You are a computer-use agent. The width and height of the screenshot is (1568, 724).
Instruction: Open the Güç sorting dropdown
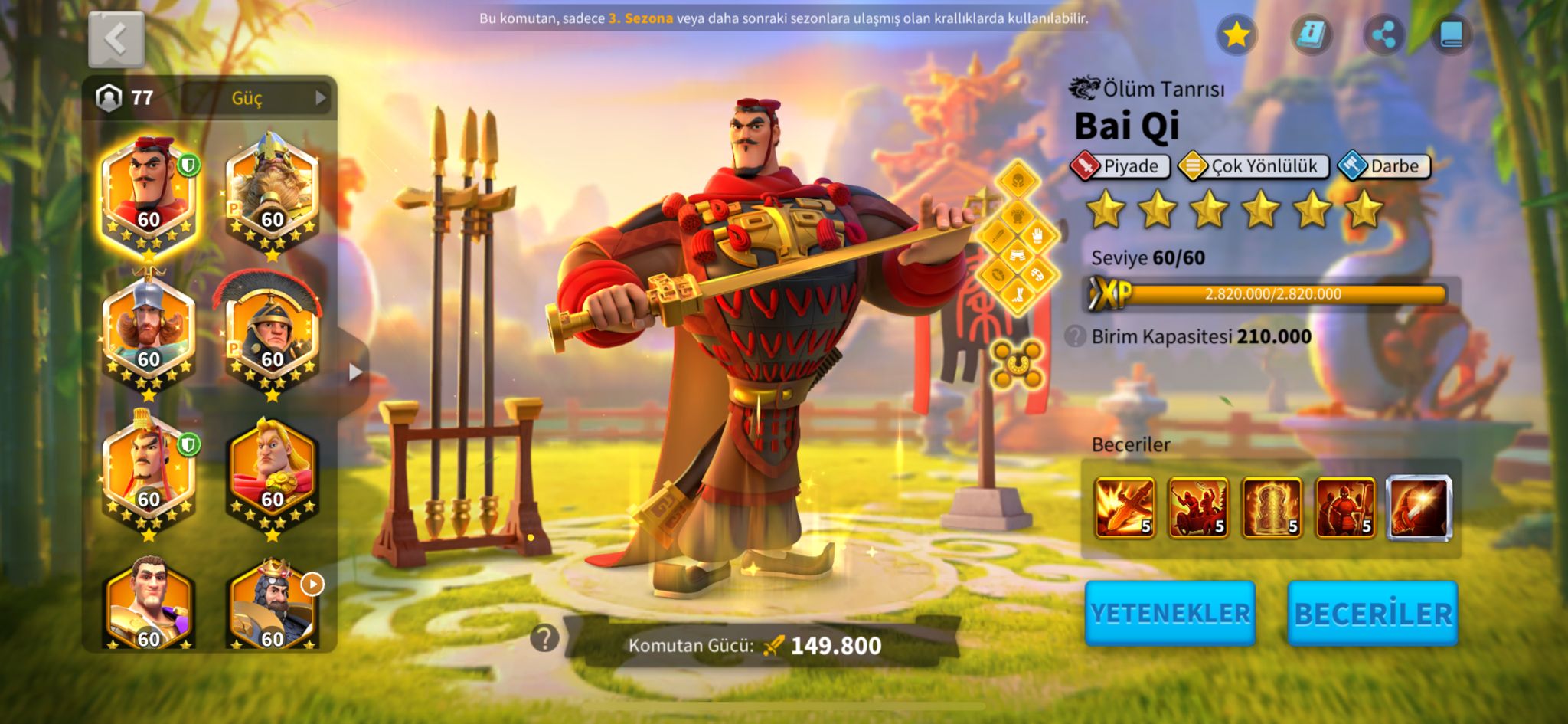point(258,98)
